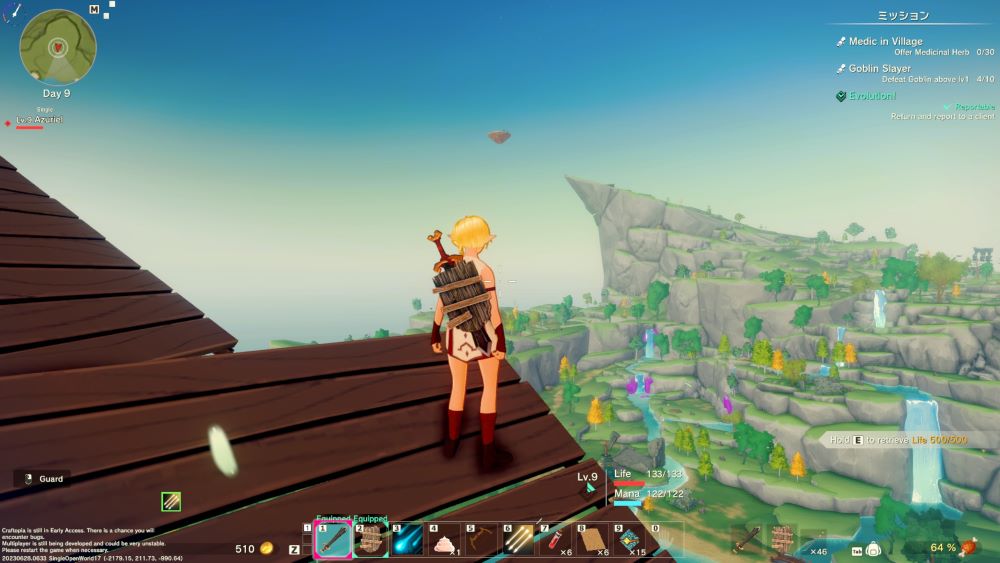Click the meat hunger icon
Screen dimensions: 1000x563
click(967, 547)
